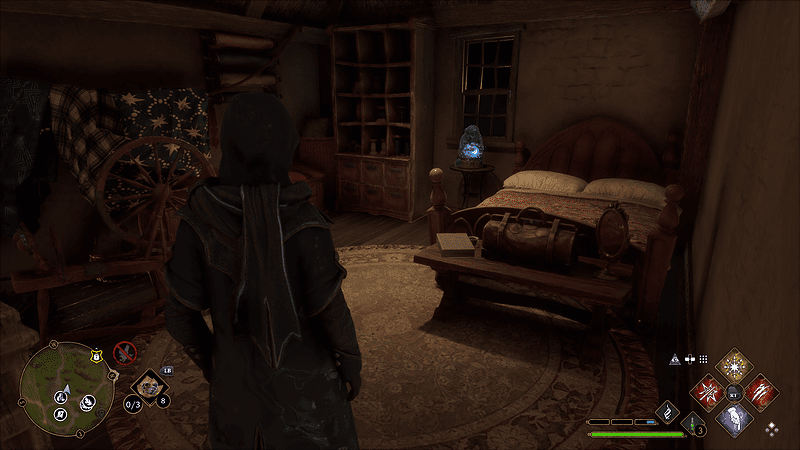800x450 pixels.
Task: Click the spell set selector dots
Action: (770, 428)
